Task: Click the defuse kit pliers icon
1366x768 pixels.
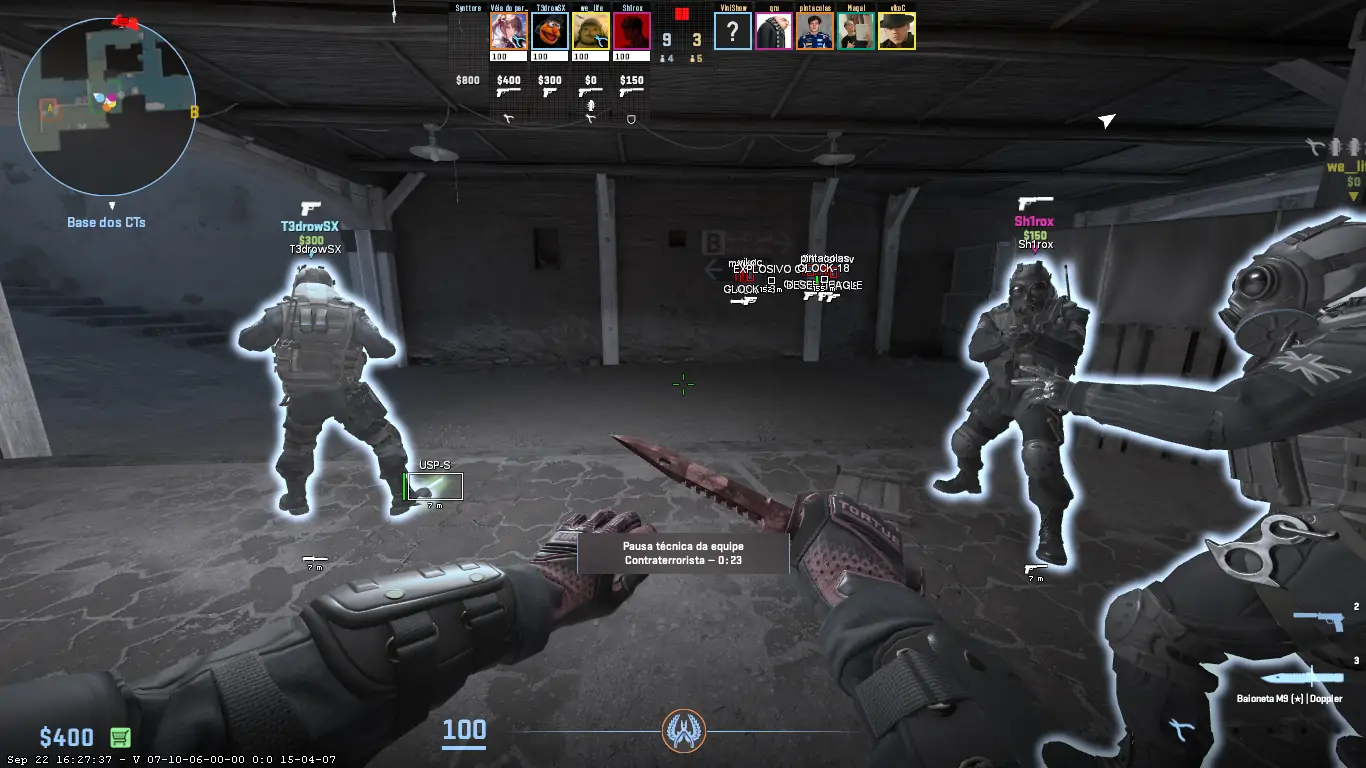Action: click(x=1180, y=730)
